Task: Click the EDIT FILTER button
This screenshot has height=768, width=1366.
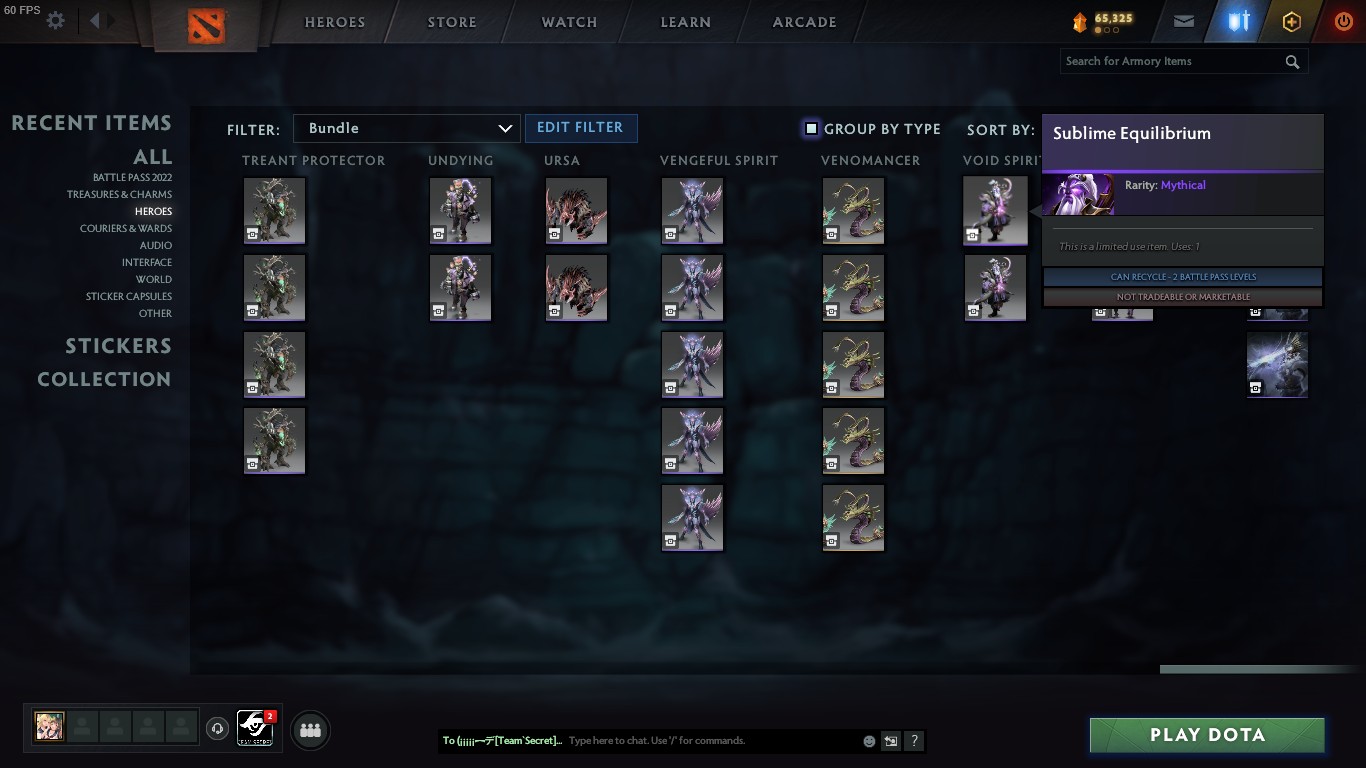Action: tap(581, 128)
